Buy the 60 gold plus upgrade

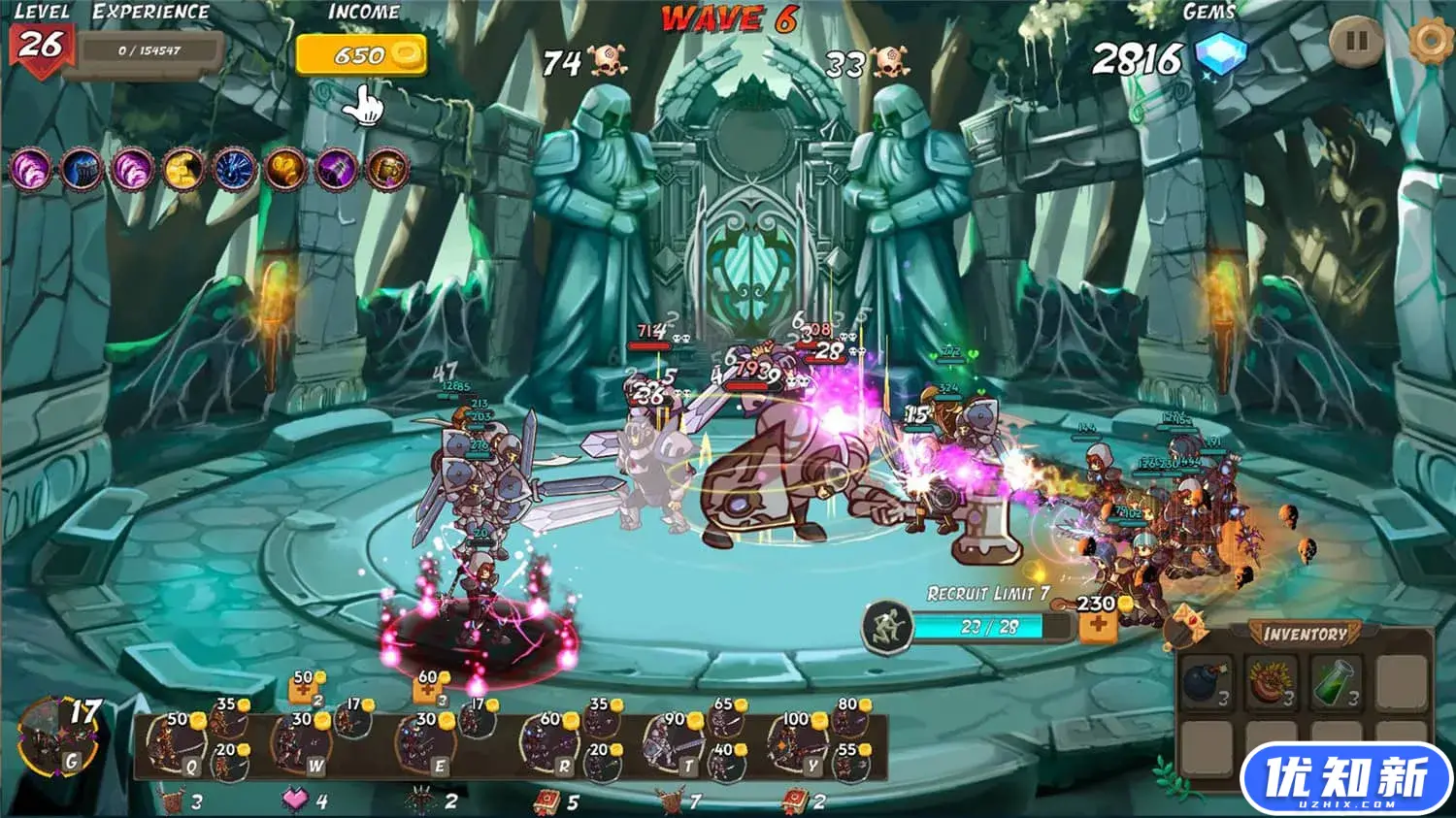[428, 691]
